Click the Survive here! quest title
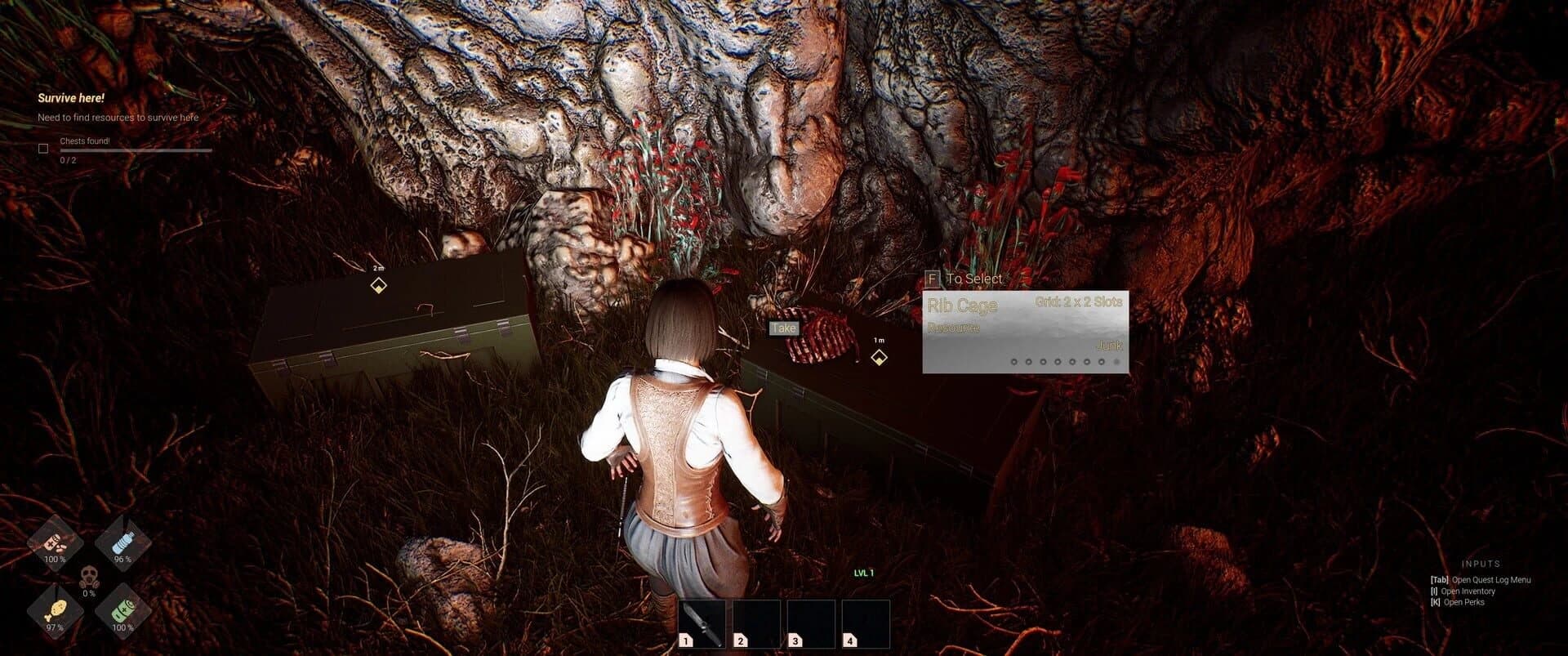The height and width of the screenshot is (656, 1568). coord(70,98)
